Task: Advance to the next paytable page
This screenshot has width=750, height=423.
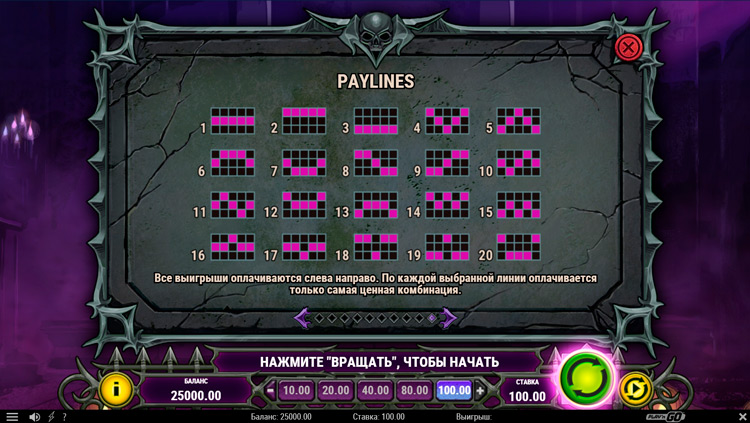Action: tap(450, 318)
